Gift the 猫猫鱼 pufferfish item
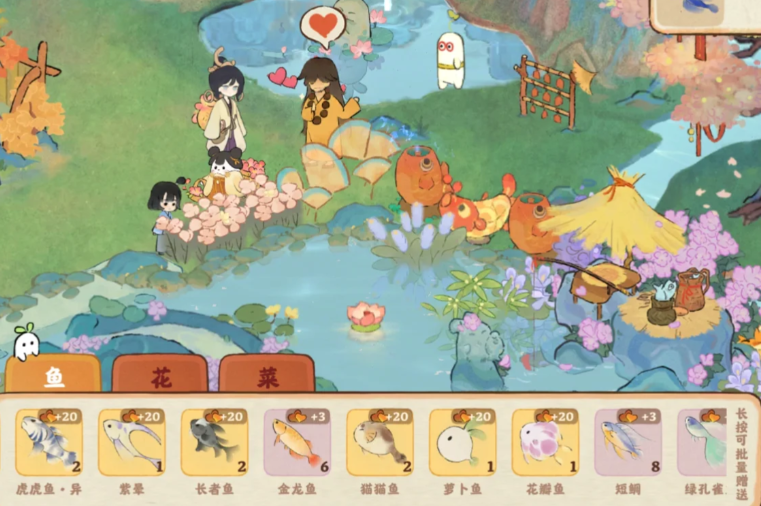 [x=380, y=443]
